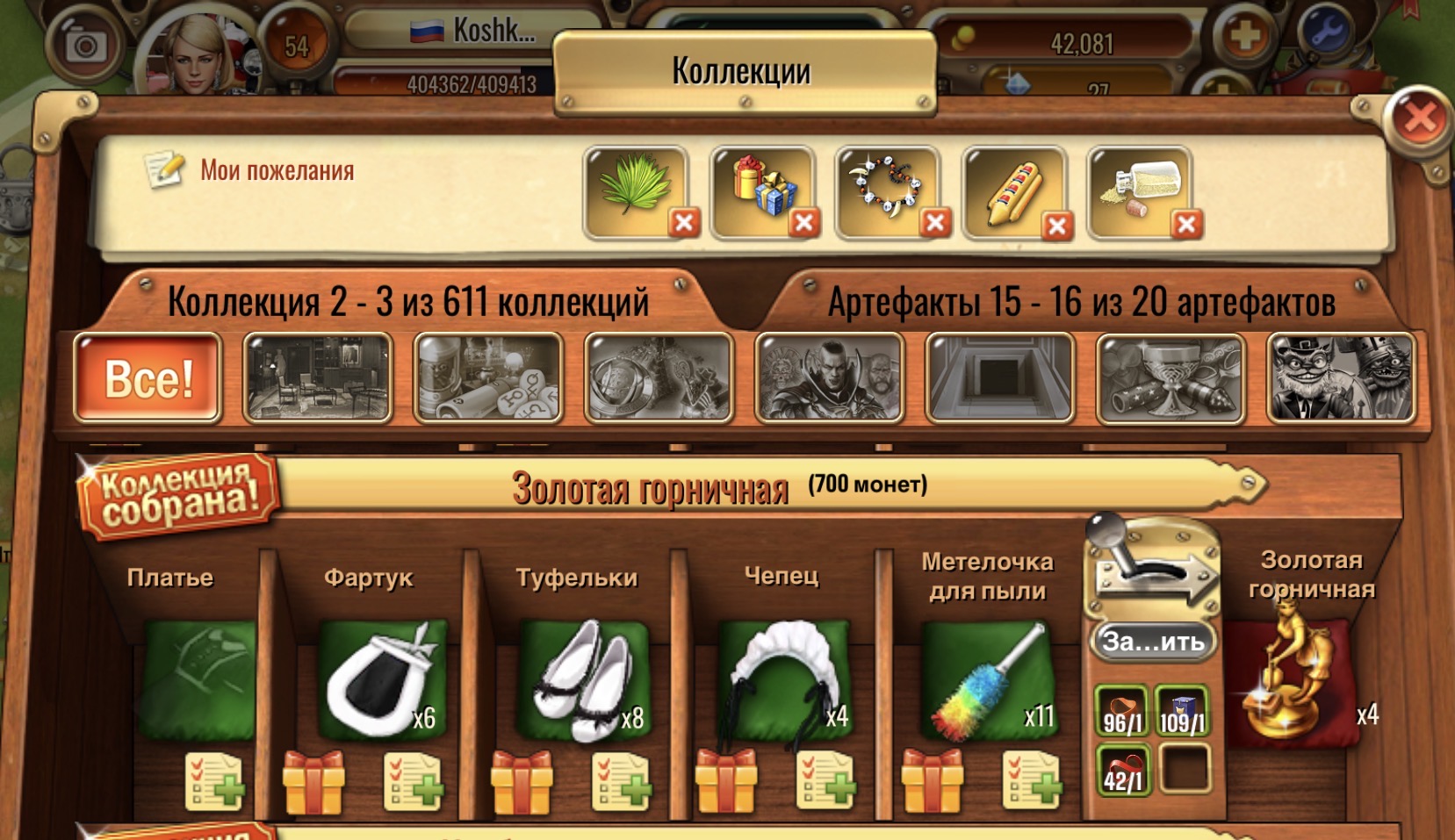1455x840 pixels.
Task: Remove the spilled jar wish item
Action: pyautogui.click(x=1186, y=225)
